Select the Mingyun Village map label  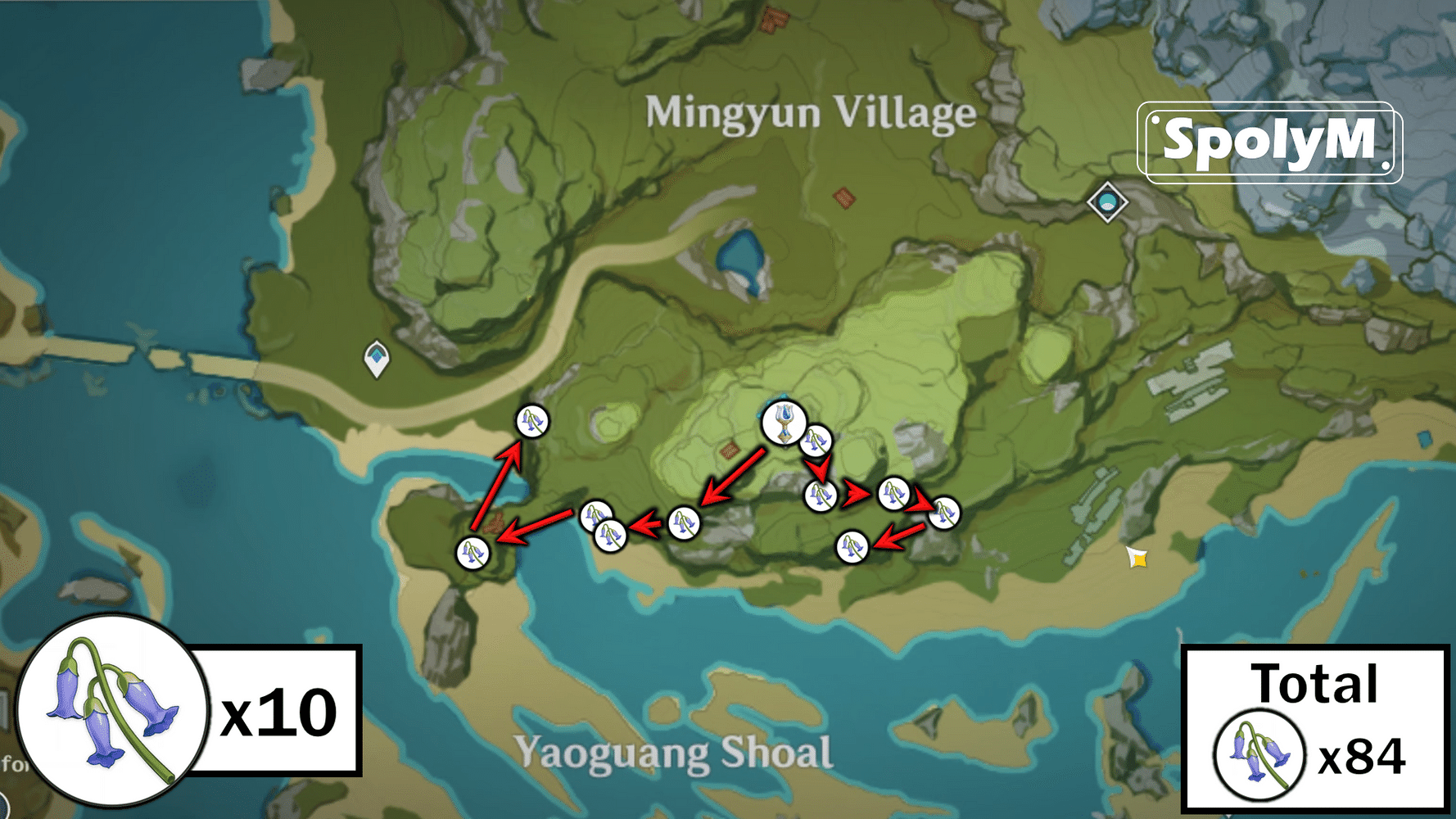pyautogui.click(x=811, y=115)
